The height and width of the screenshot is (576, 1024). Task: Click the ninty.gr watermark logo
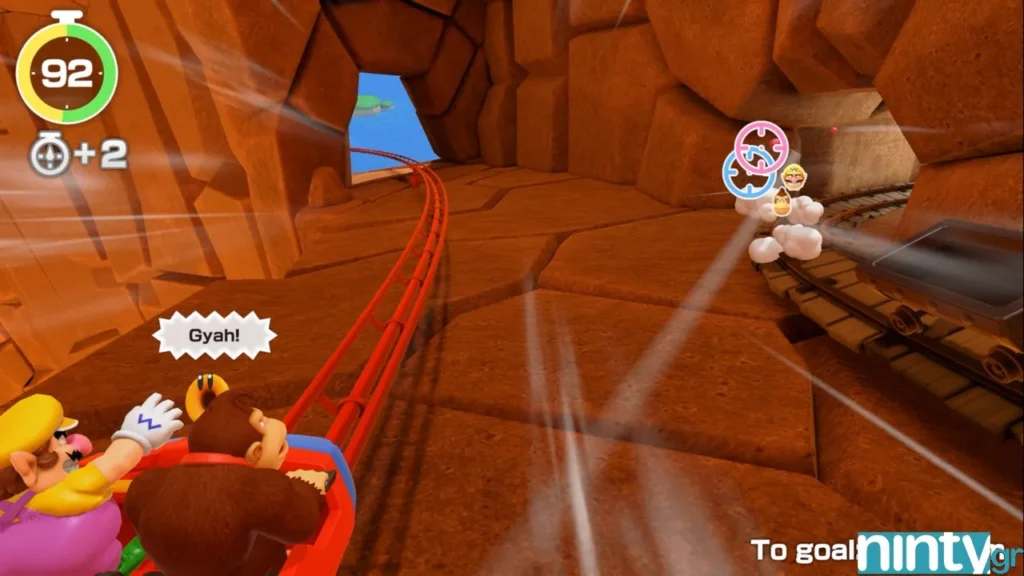pyautogui.click(x=932, y=553)
